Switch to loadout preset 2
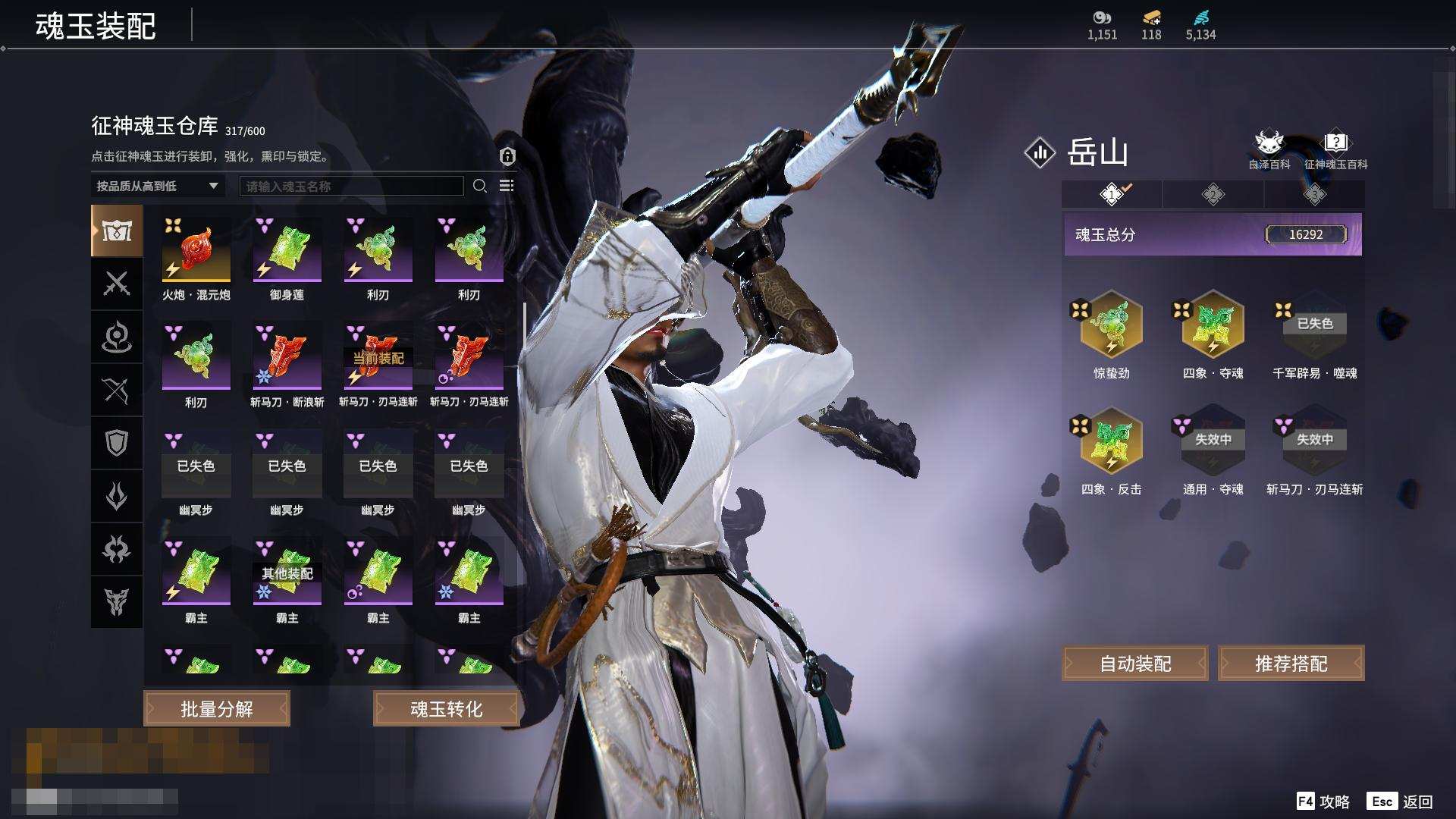Viewport: 1456px width, 819px height. tap(1213, 195)
